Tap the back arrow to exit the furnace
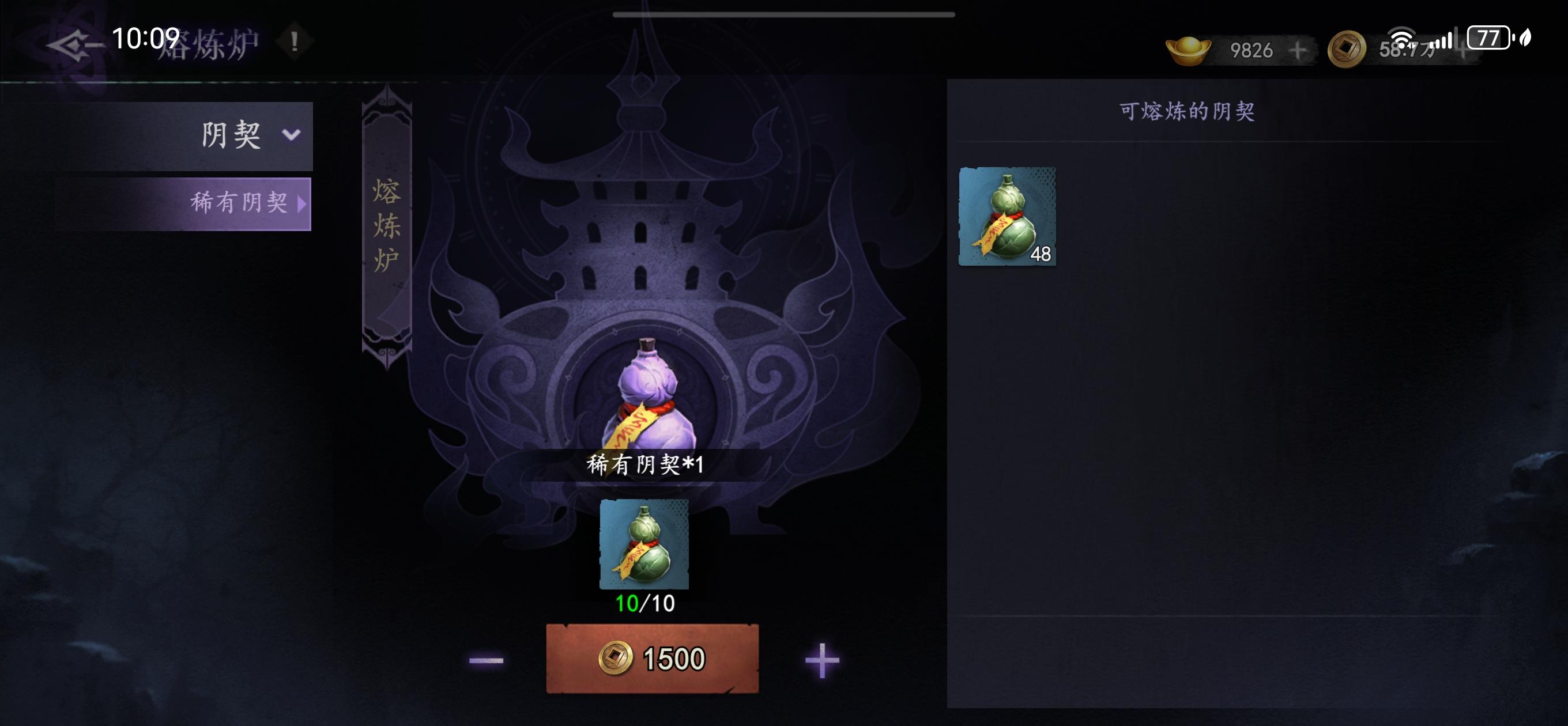Viewport: 1568px width, 726px height. coord(73,43)
